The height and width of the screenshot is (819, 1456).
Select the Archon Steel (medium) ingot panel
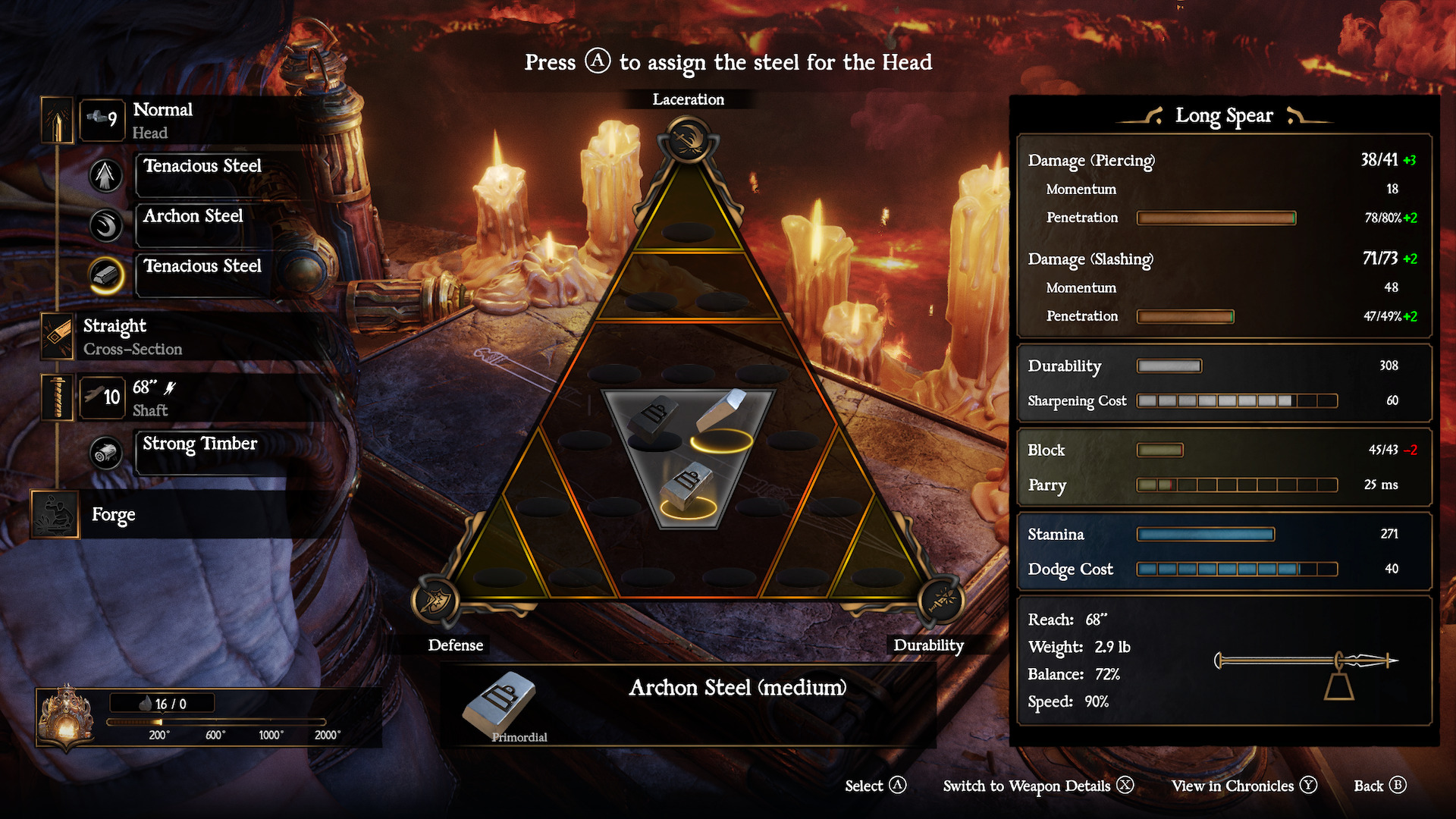689,704
